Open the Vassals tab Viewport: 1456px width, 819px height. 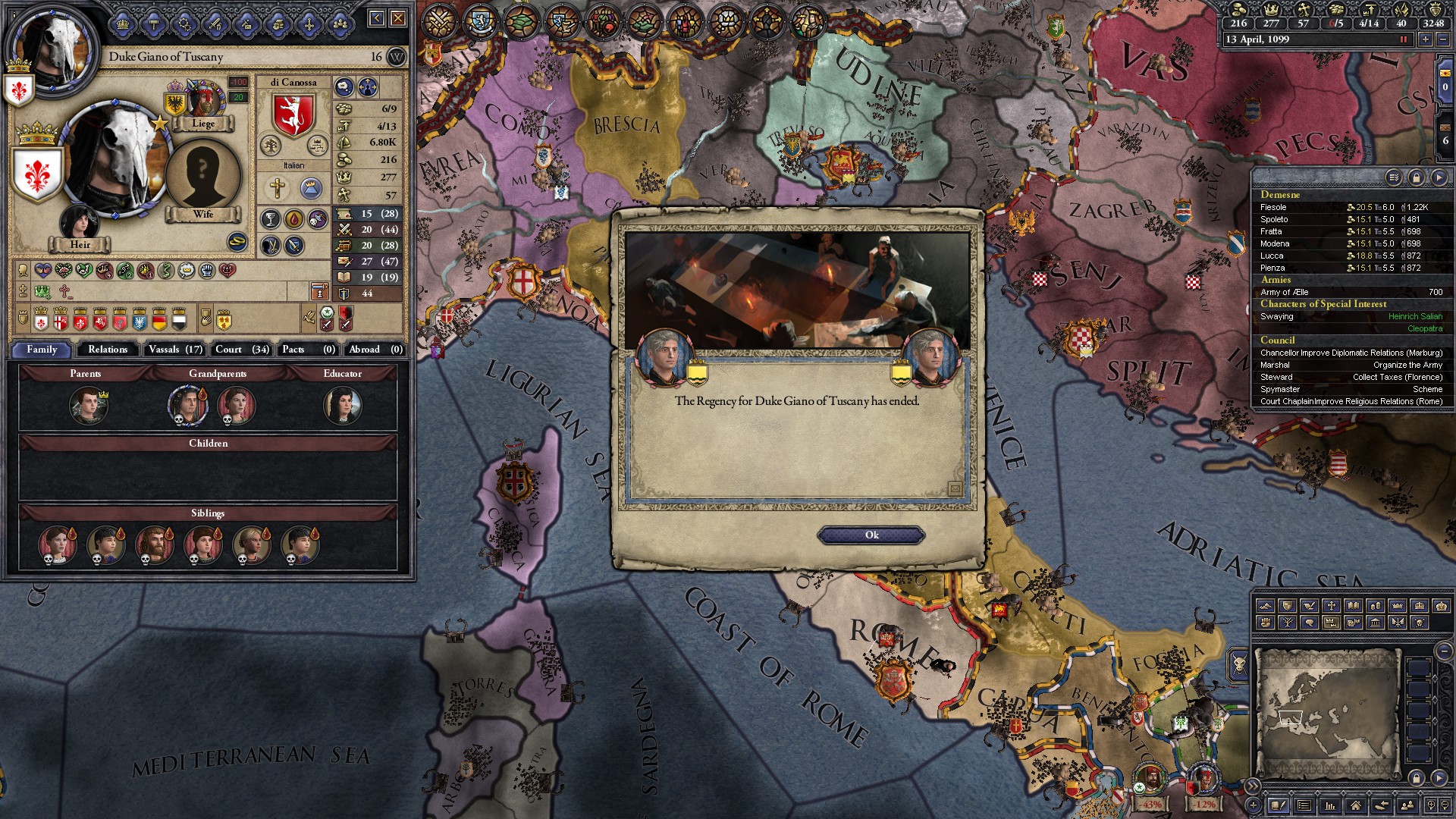coord(174,350)
